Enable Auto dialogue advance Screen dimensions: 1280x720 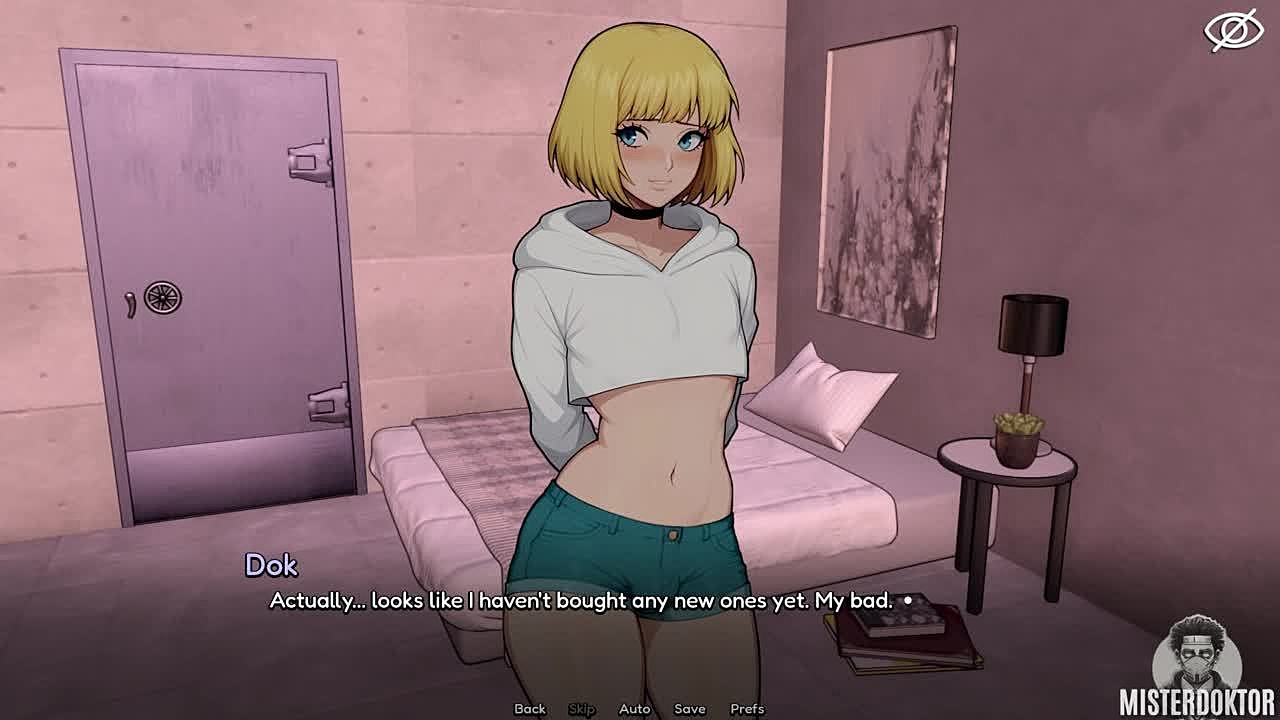point(635,709)
